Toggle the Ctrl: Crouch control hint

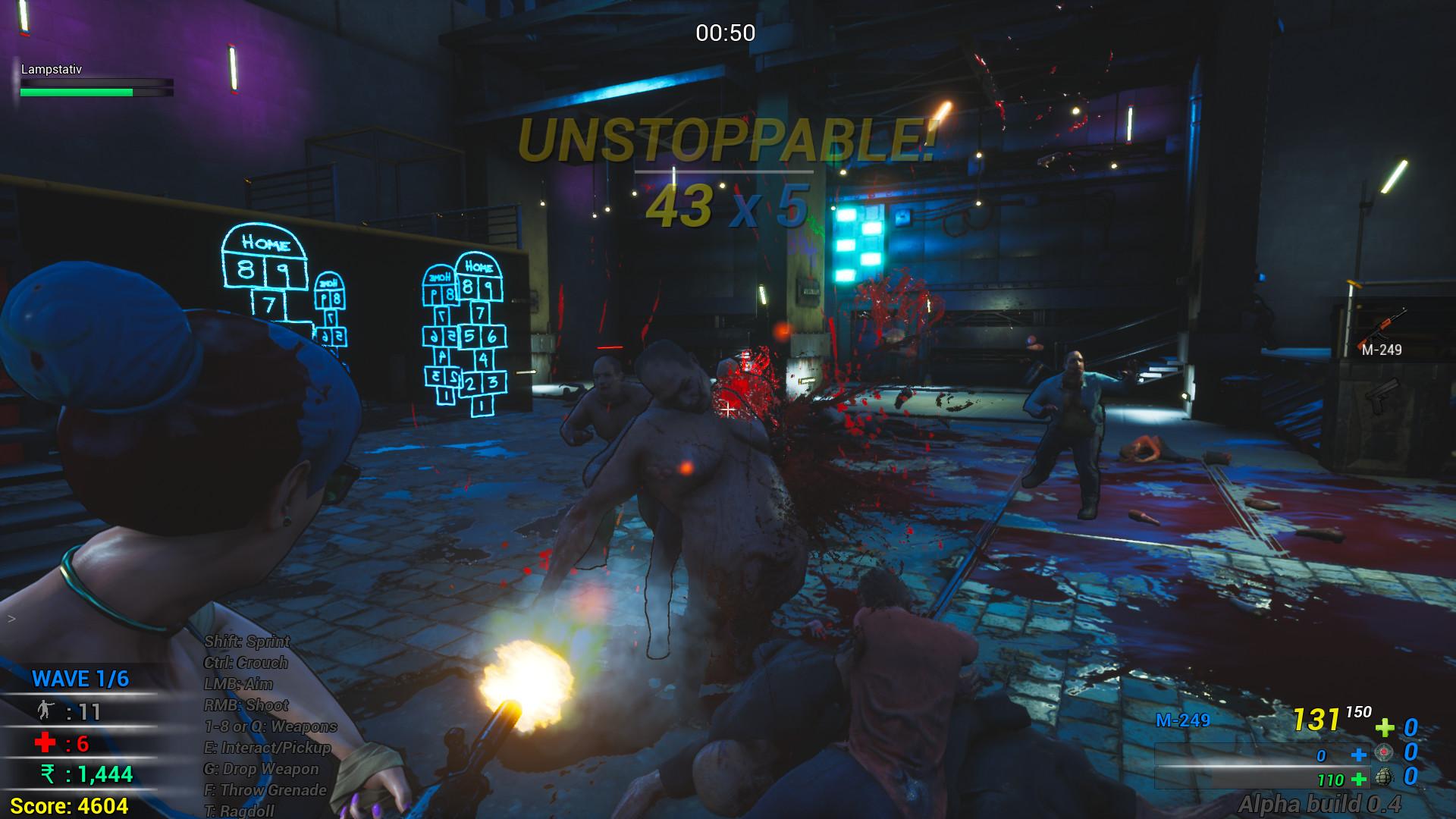[x=247, y=662]
